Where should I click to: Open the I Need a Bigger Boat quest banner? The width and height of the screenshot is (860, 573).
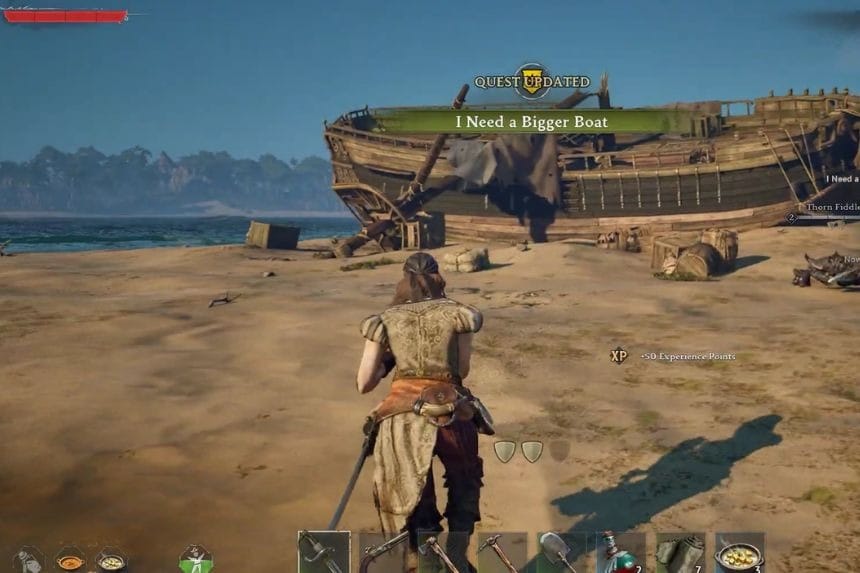[x=531, y=121]
